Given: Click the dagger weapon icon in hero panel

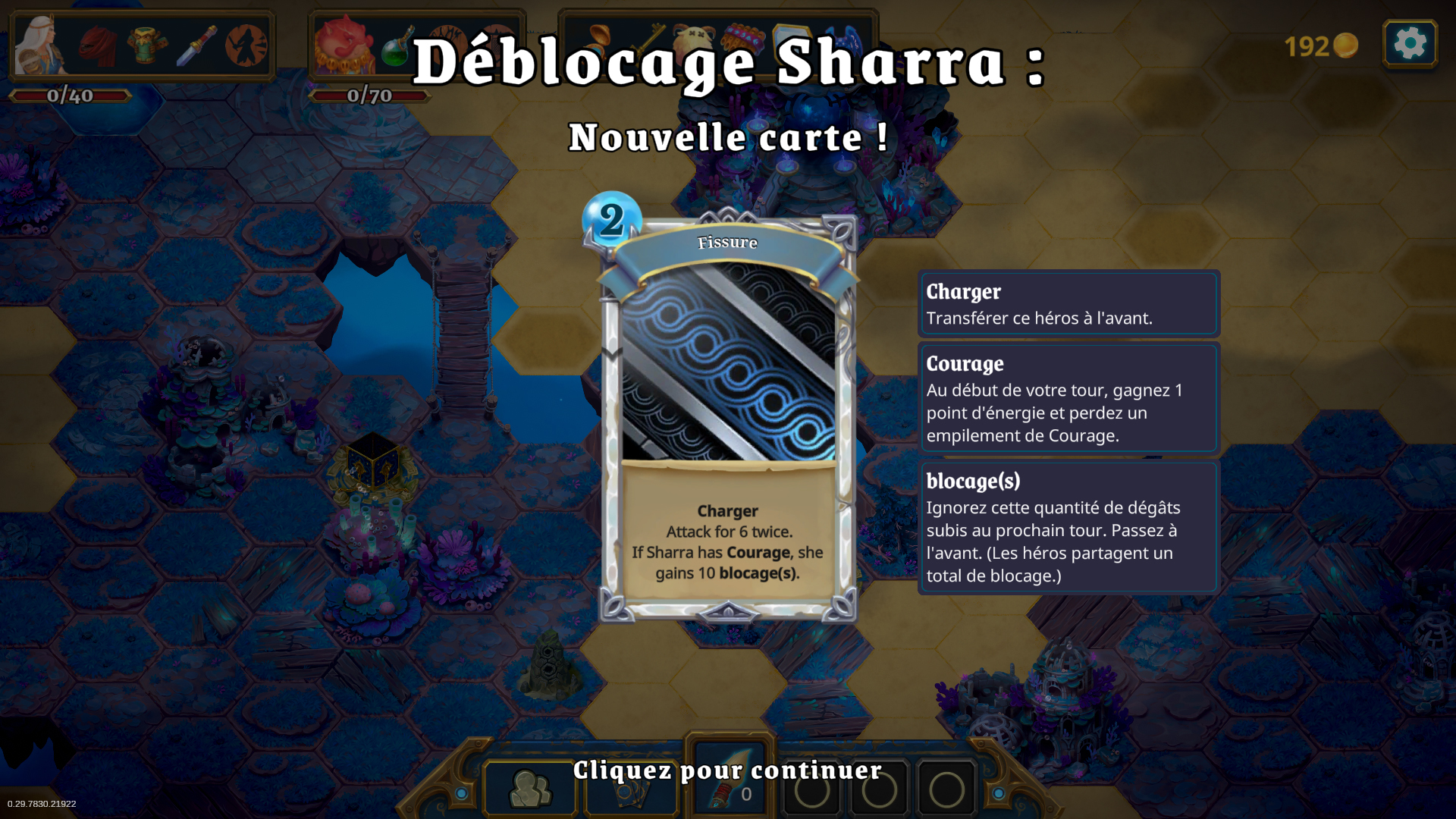Looking at the screenshot, I should (x=196, y=45).
